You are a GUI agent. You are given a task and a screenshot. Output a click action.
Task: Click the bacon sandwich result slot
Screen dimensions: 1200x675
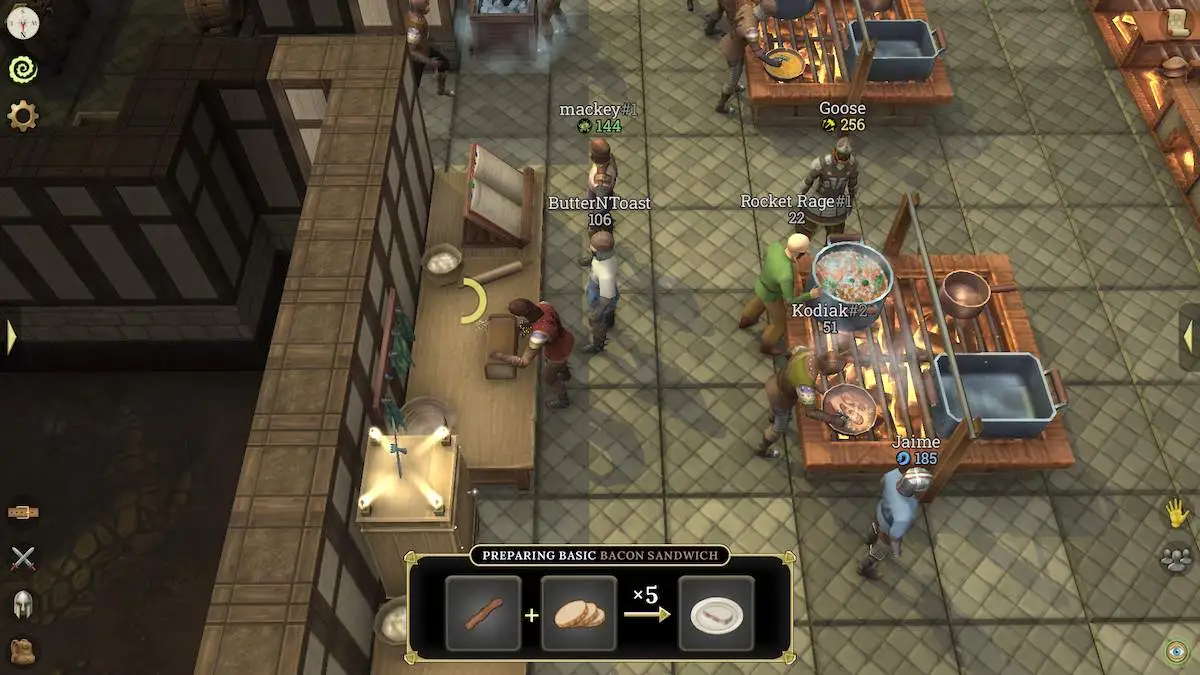(x=716, y=614)
